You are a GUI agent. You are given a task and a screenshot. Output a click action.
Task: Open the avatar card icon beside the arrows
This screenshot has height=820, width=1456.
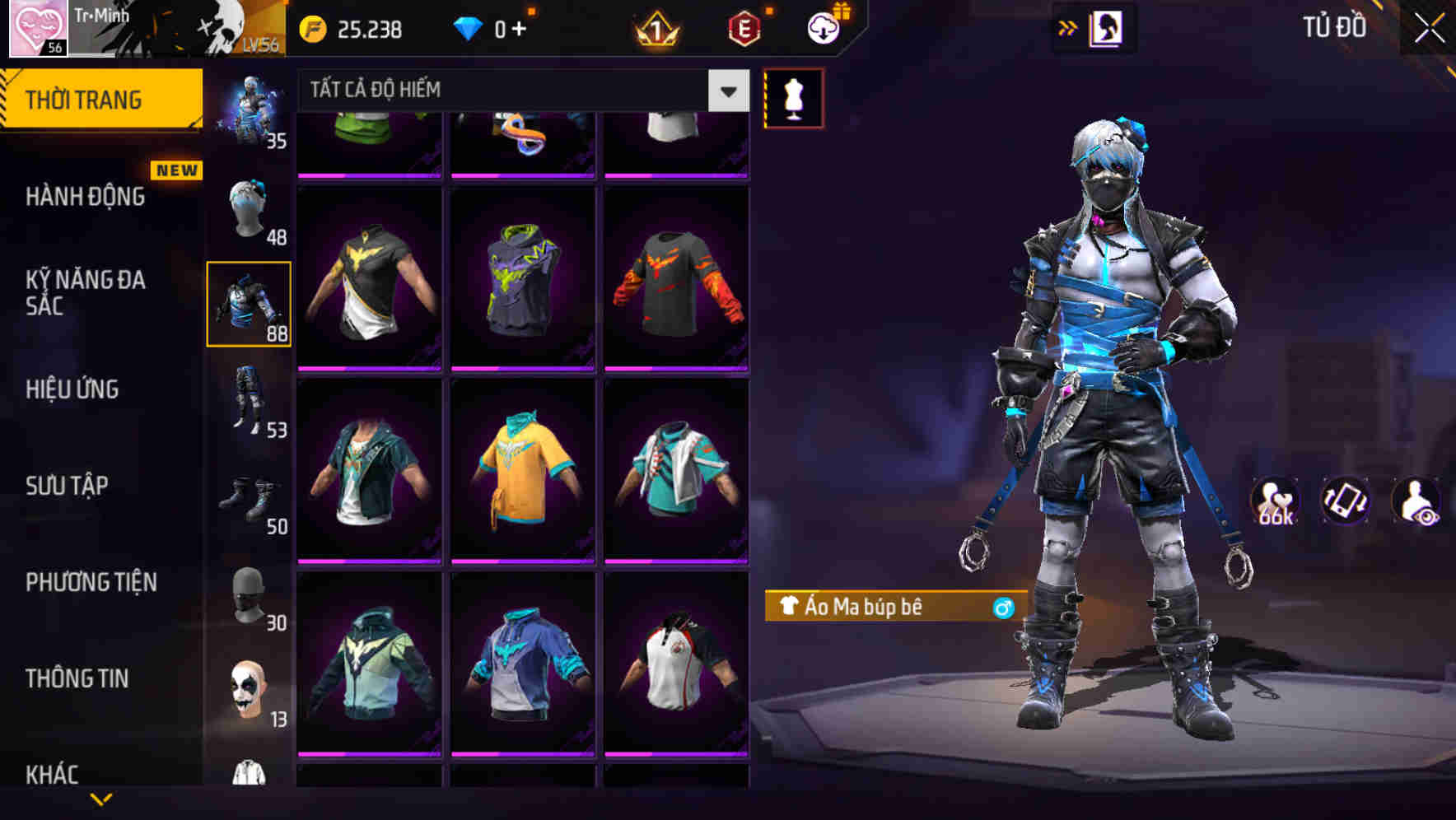1107,26
